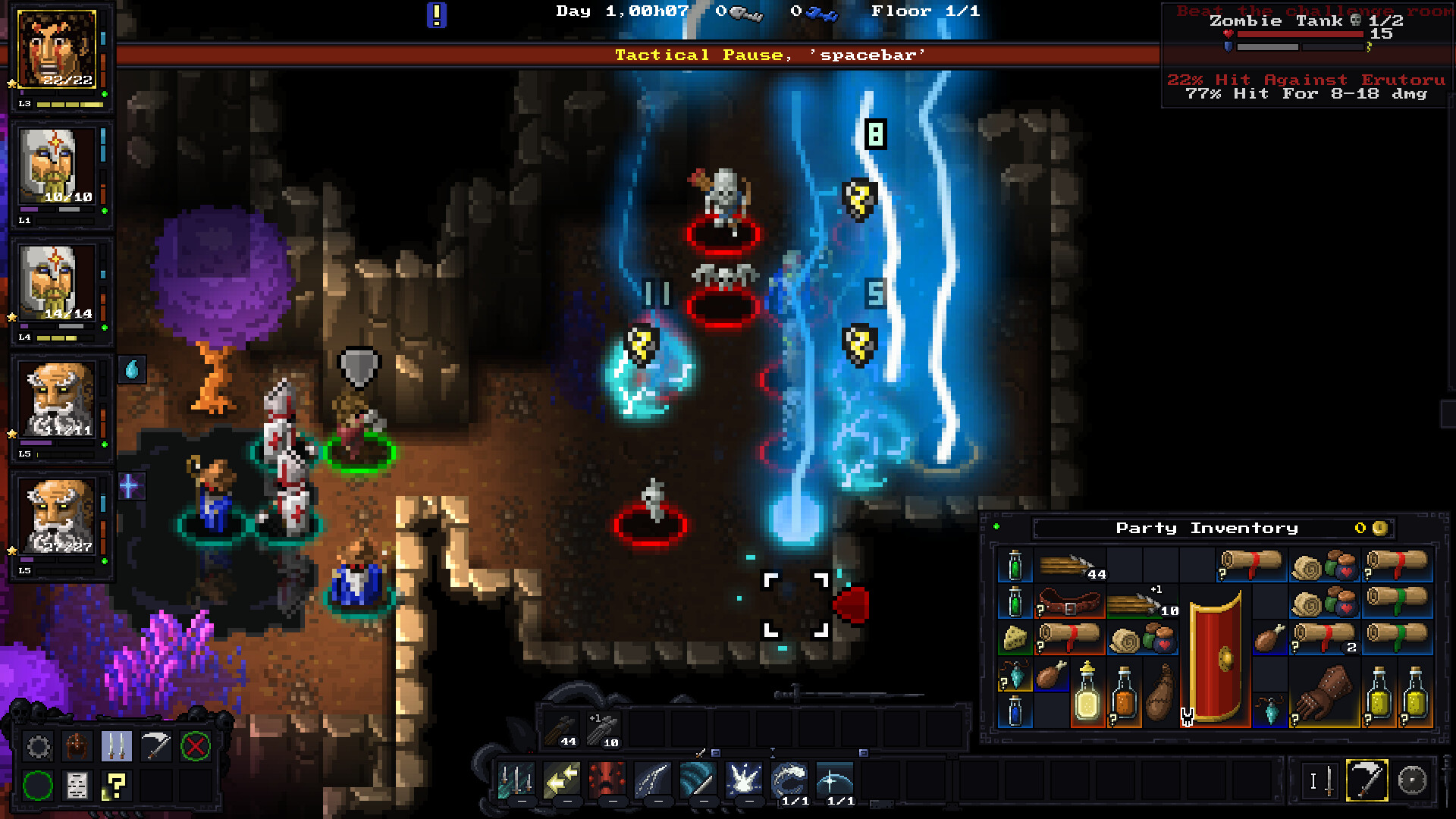Select the dual swords melee attack ability
Screen dimensions: 1456x819
coord(516,777)
